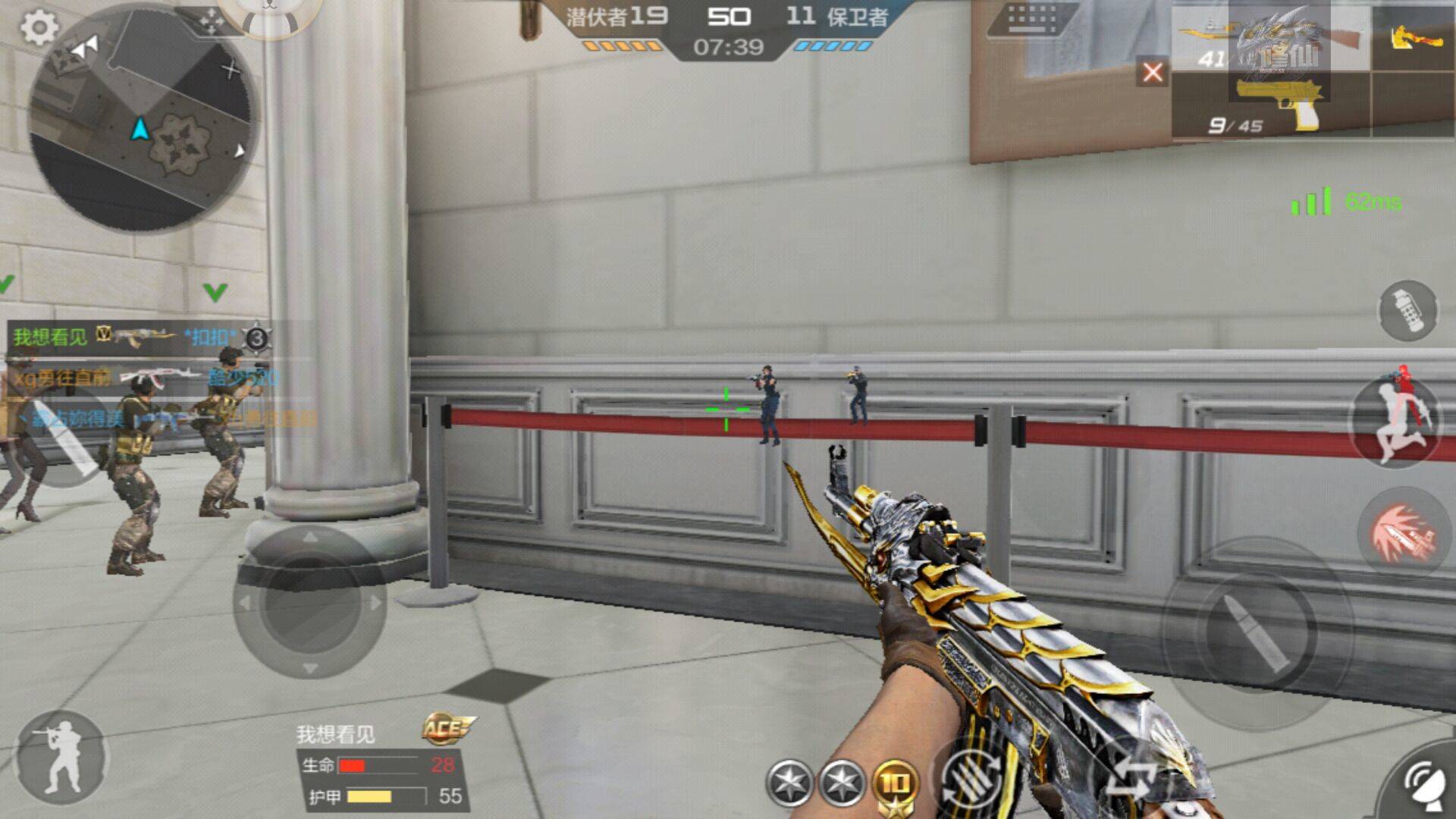Throw a grenade using the grenade button
This screenshot has width=1456, height=819.
coord(1407,311)
